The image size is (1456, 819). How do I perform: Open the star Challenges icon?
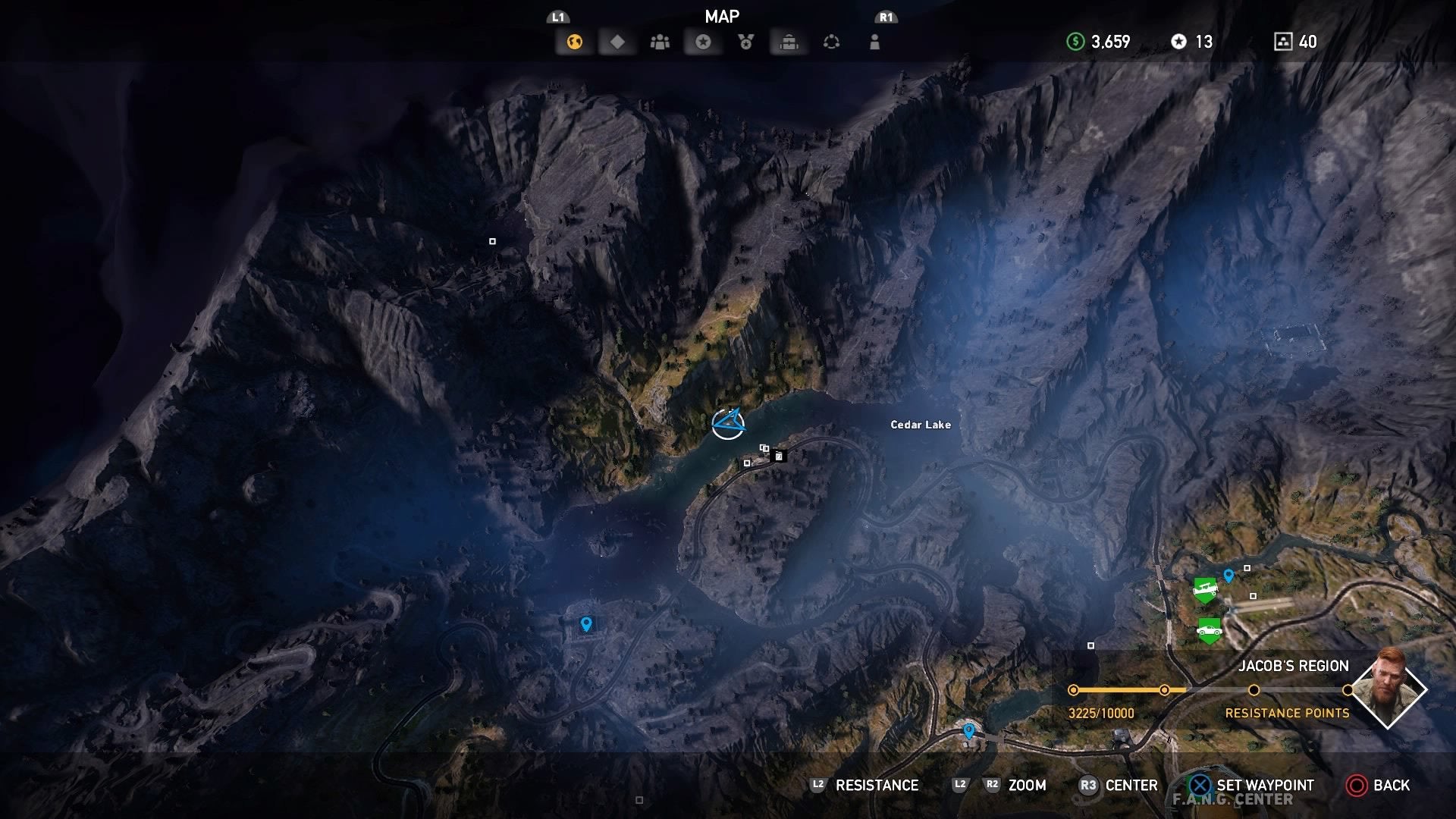(x=702, y=42)
